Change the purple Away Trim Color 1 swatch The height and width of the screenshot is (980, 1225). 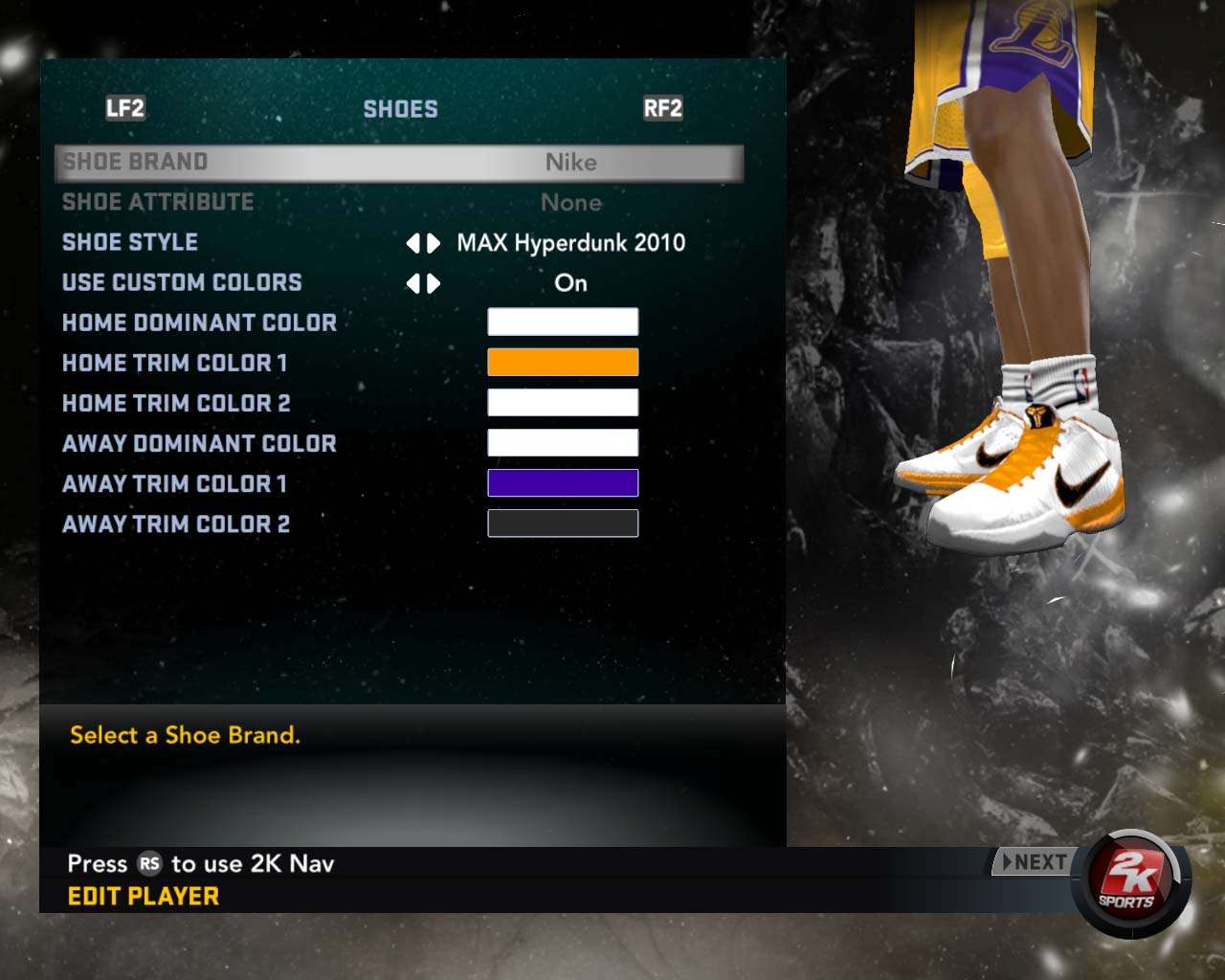click(563, 483)
